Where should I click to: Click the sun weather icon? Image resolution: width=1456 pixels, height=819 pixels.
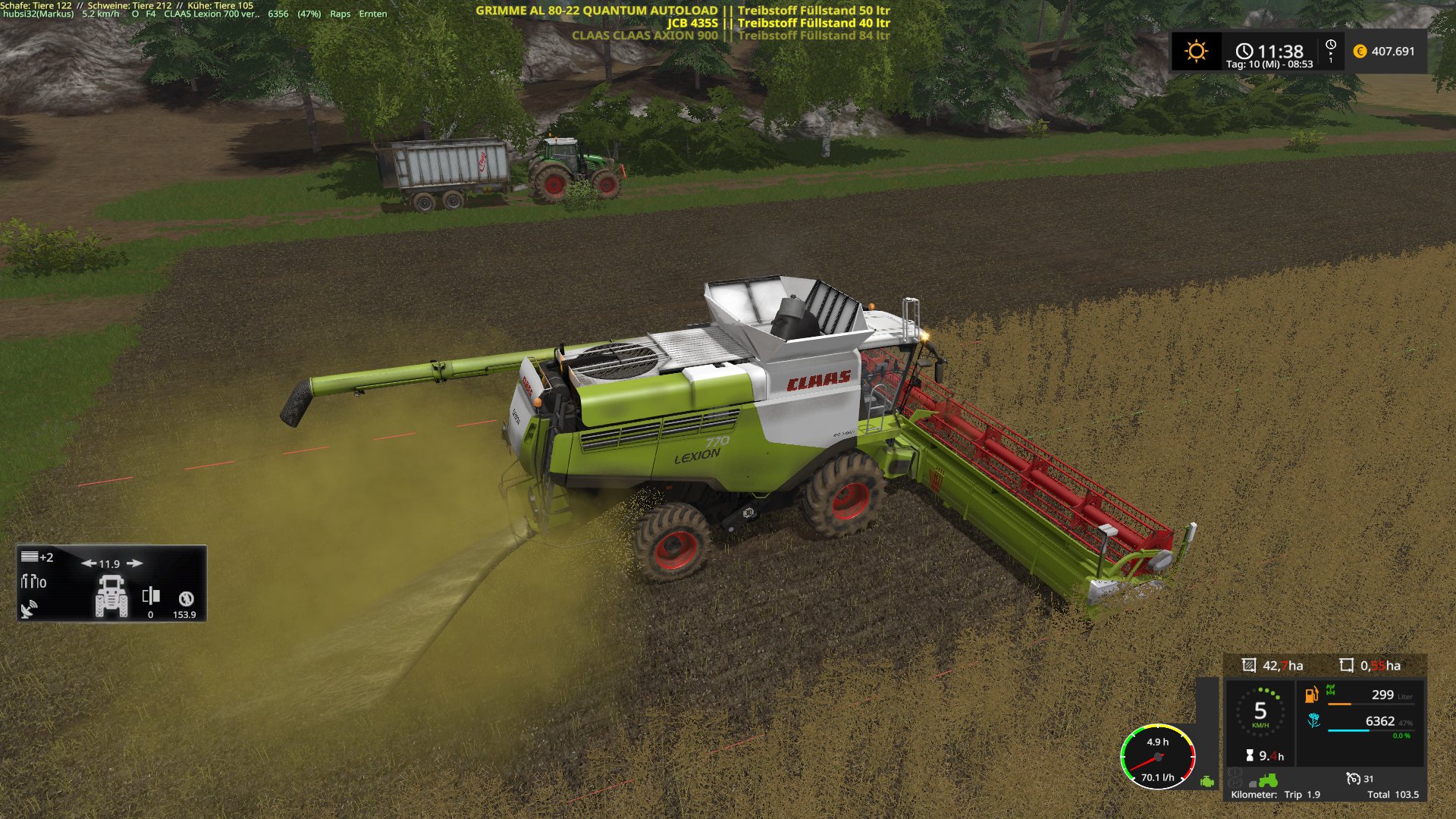[x=1196, y=52]
